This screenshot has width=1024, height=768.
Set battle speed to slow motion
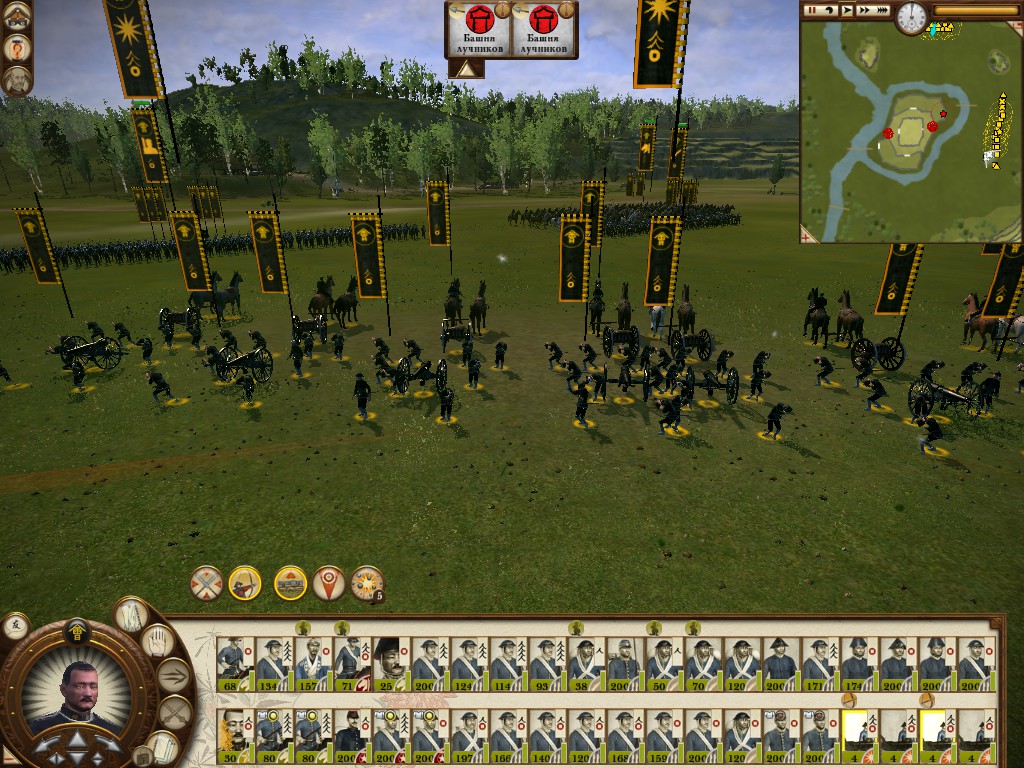[x=830, y=10]
